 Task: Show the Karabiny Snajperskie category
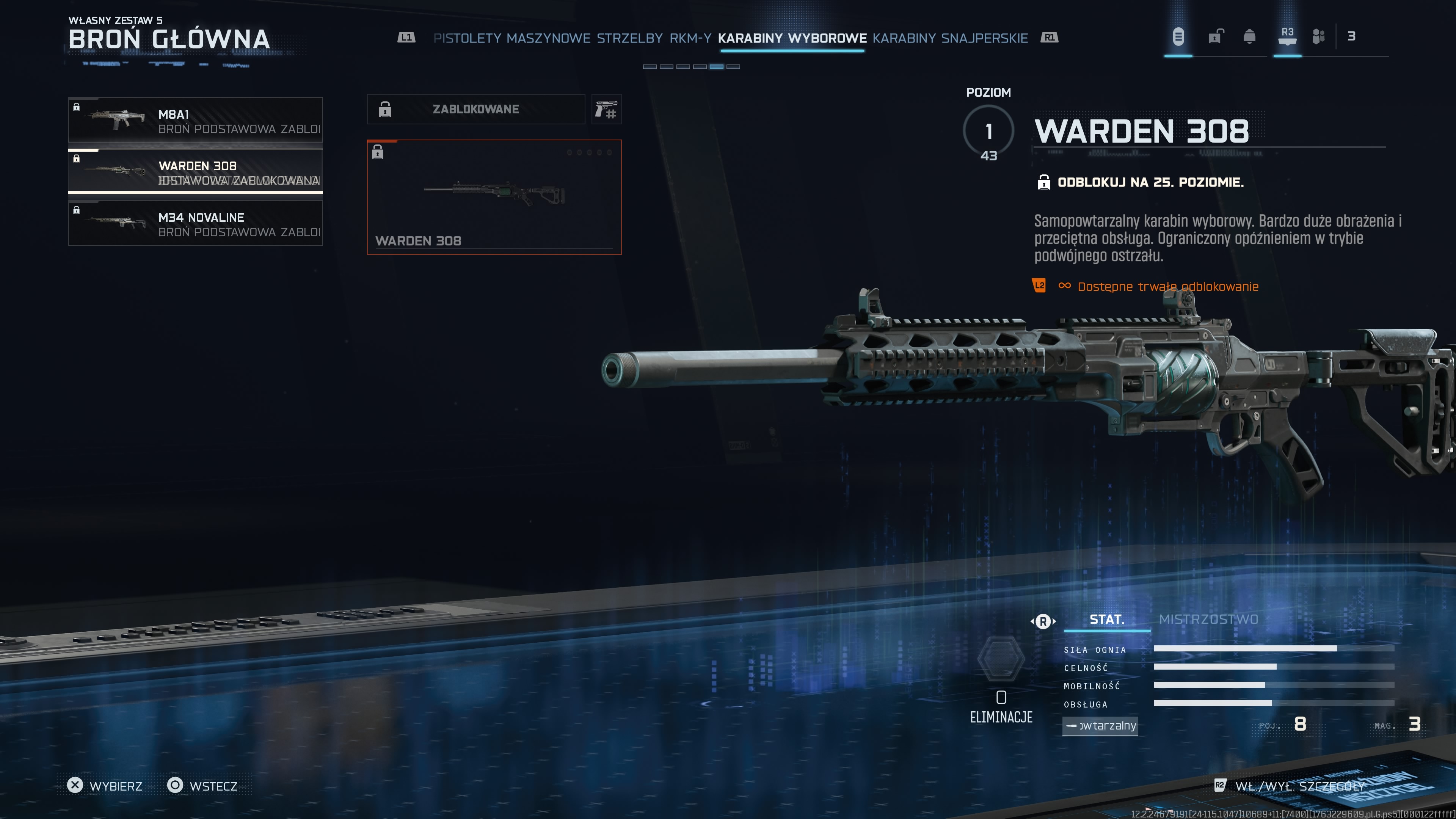[949, 38]
